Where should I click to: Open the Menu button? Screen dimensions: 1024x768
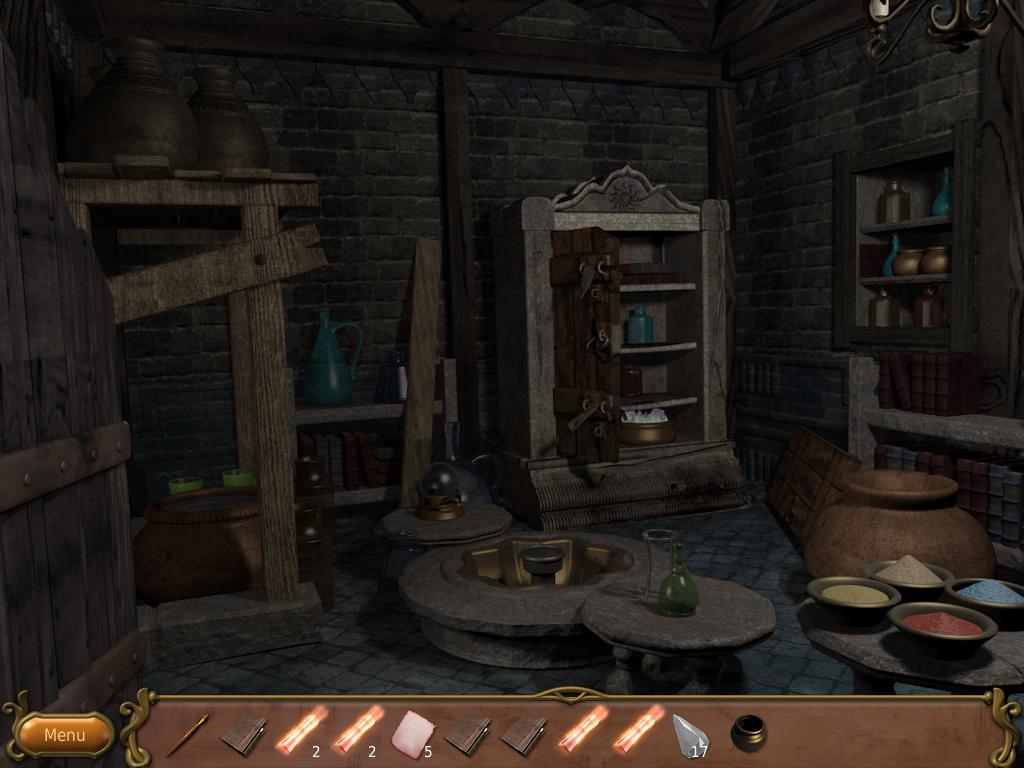point(65,735)
